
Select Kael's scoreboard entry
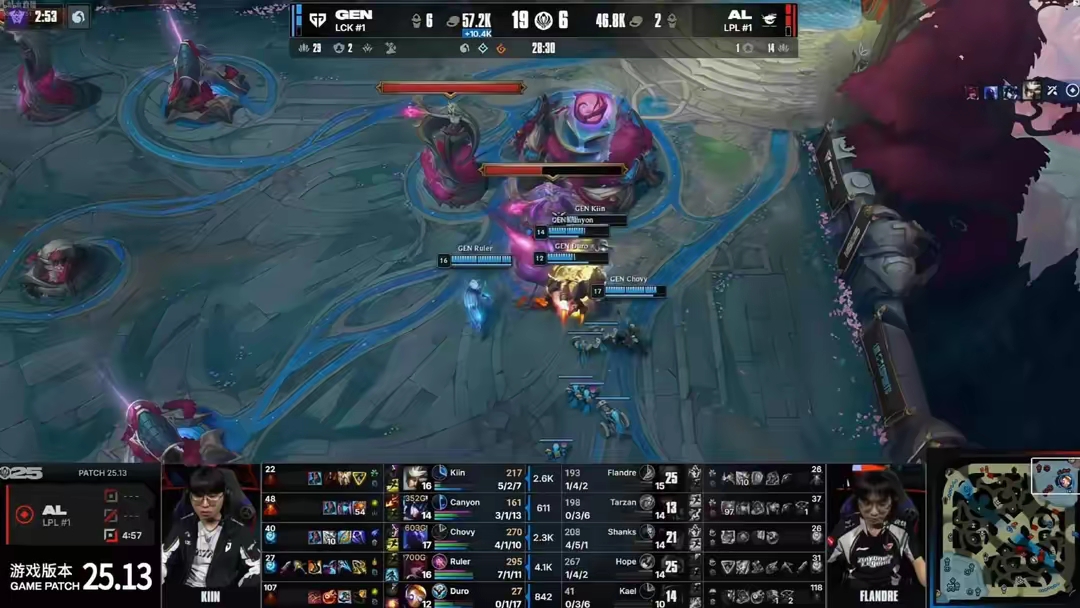[622, 595]
